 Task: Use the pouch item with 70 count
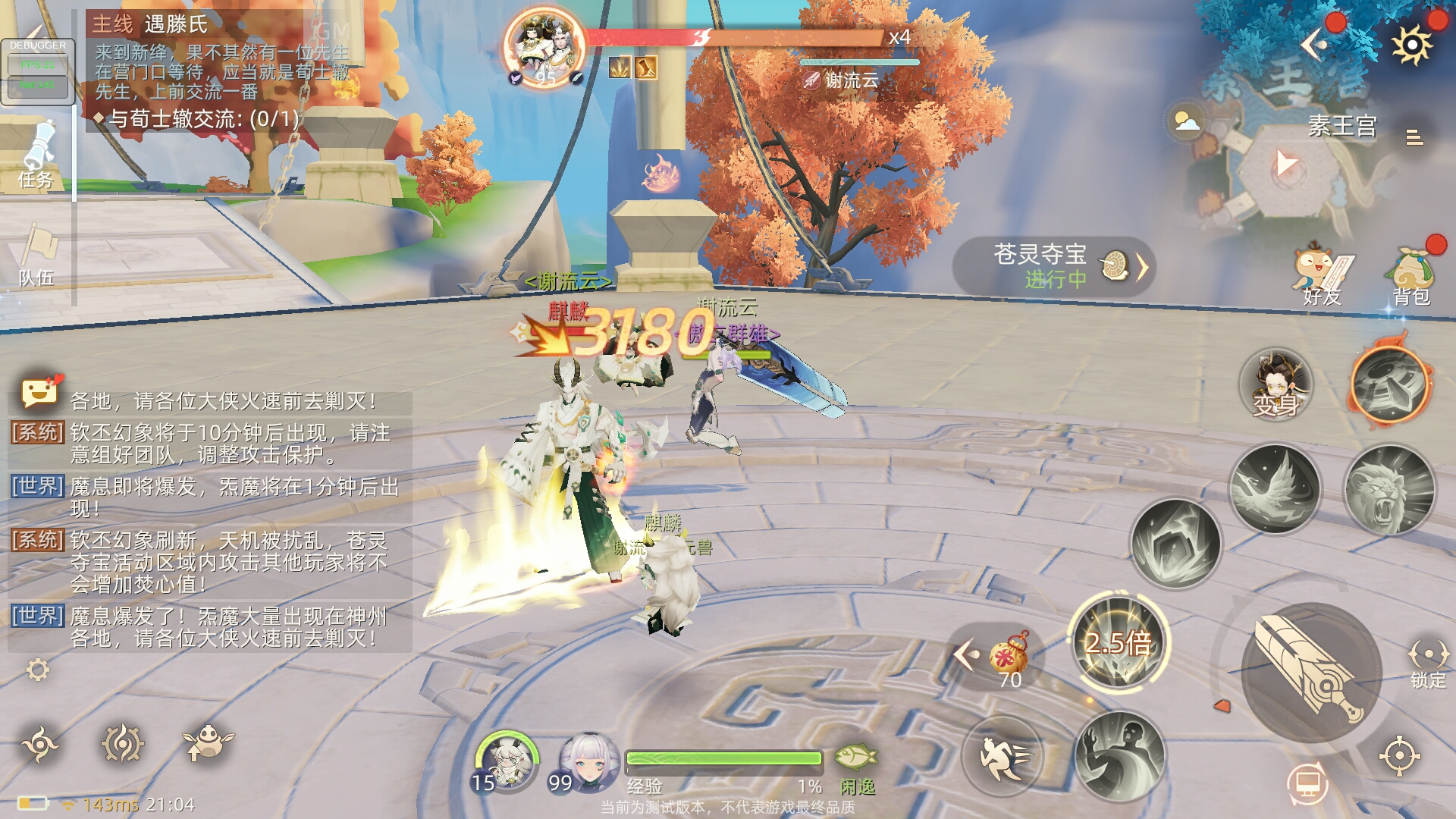(1009, 656)
